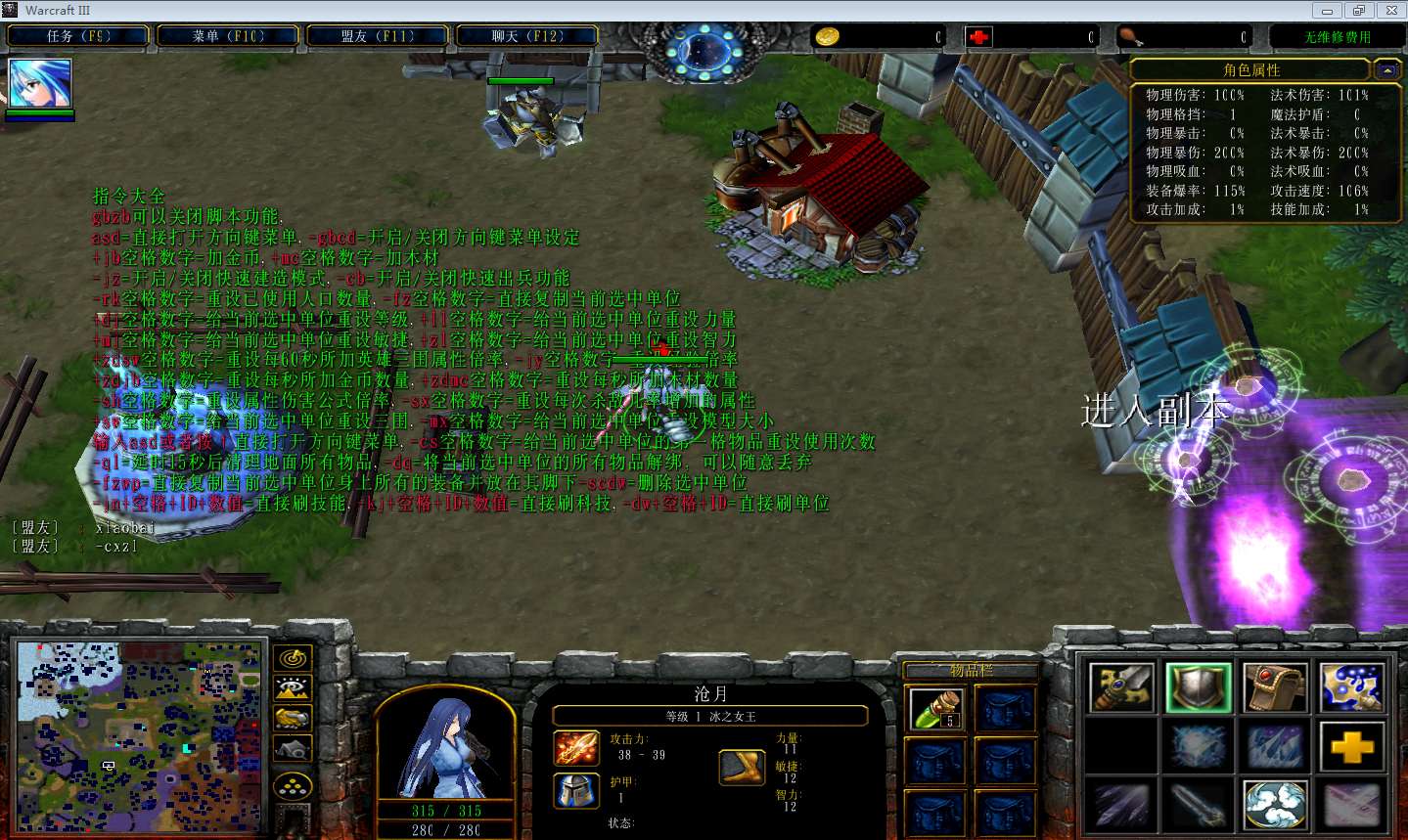Toggle minimap ally color mode button
Viewport: 1408px width, 840px height.
(x=293, y=719)
